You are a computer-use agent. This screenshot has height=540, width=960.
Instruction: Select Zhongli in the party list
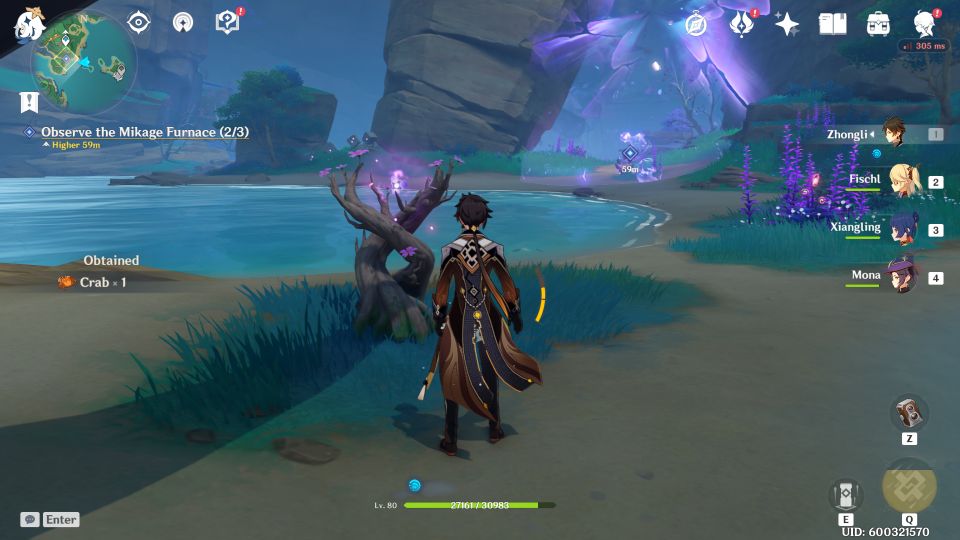point(895,134)
